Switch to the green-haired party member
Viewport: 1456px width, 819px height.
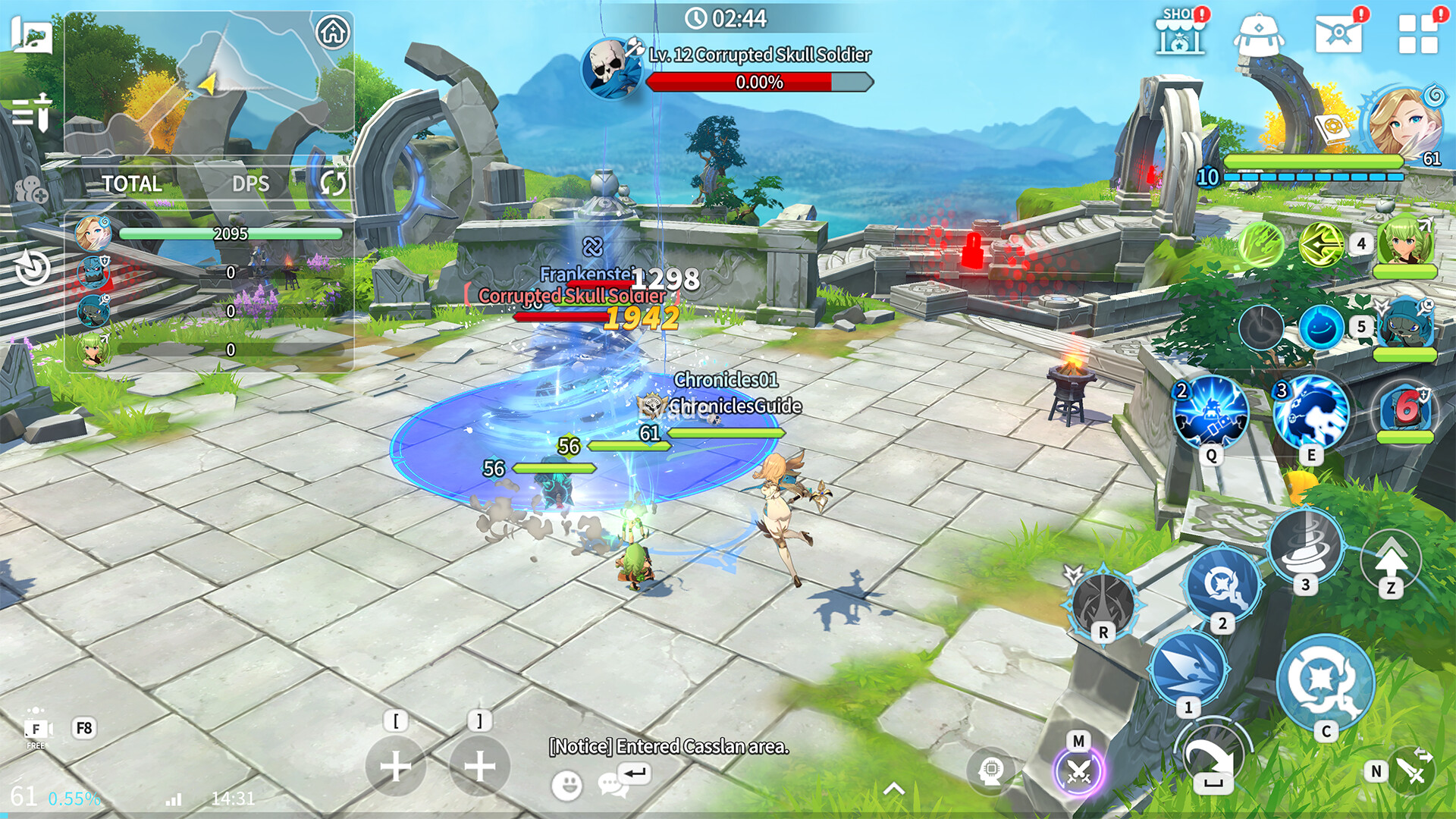(x=1404, y=243)
